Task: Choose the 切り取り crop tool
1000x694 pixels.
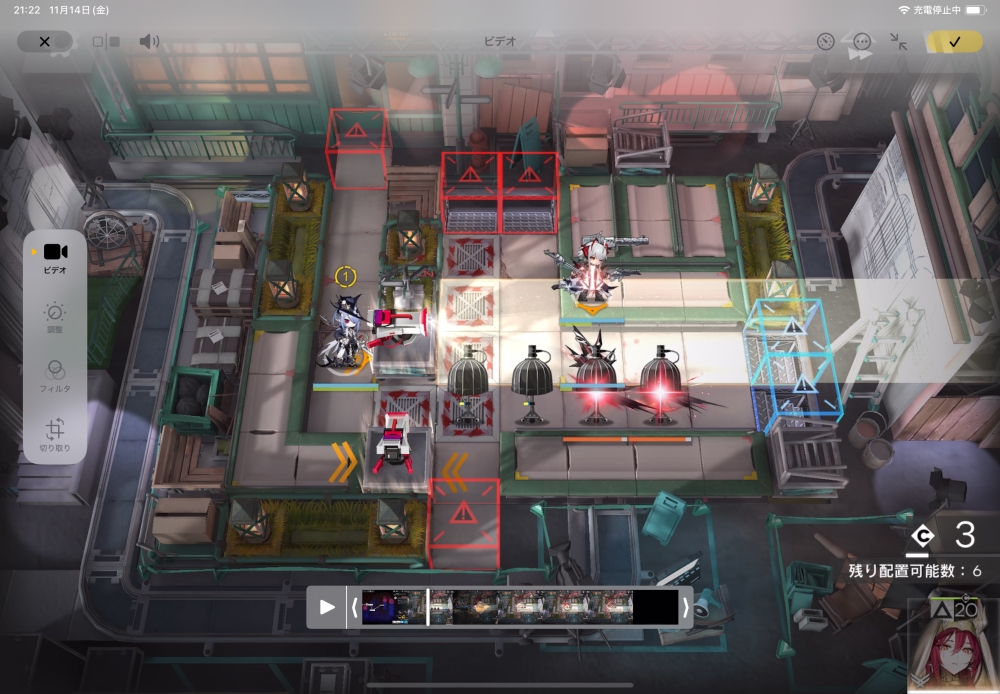Action: coord(55,435)
